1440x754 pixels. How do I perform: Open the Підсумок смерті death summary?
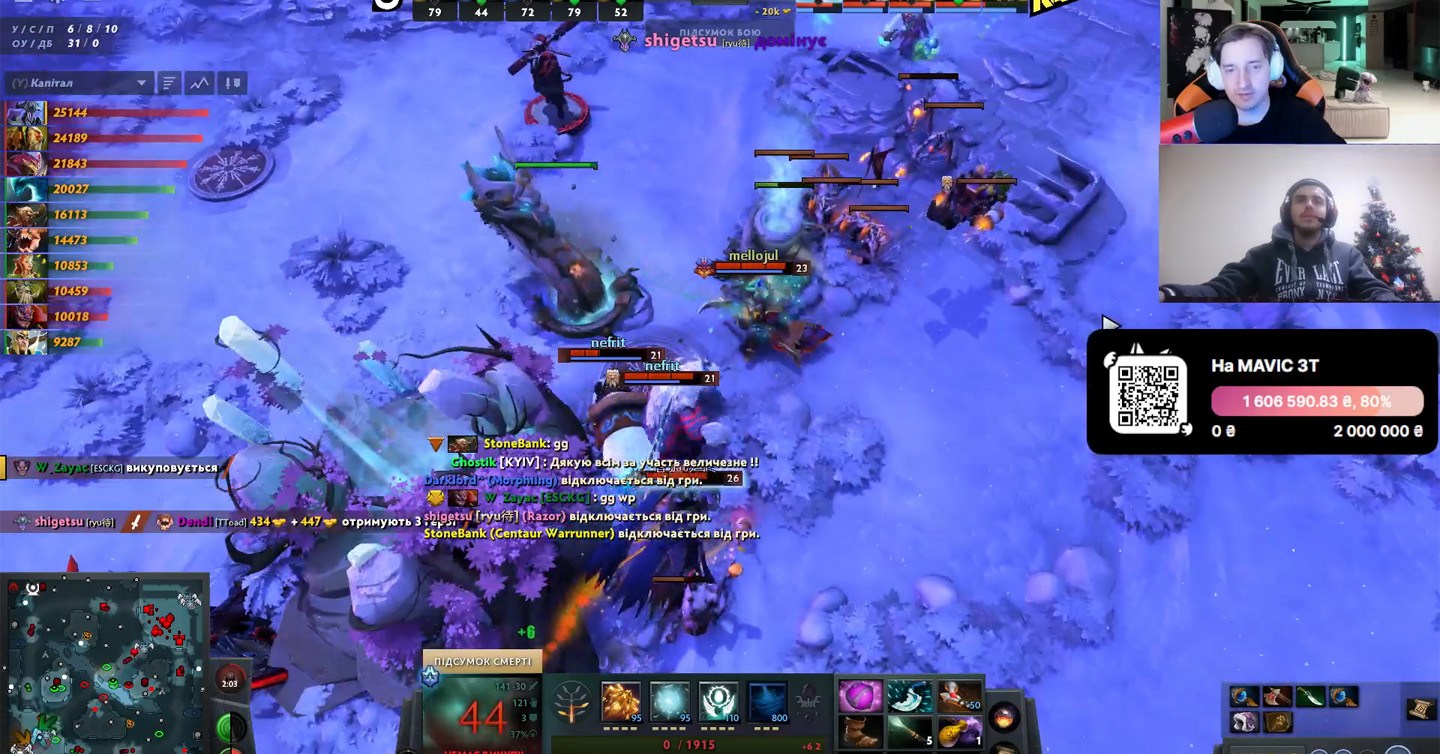482,661
